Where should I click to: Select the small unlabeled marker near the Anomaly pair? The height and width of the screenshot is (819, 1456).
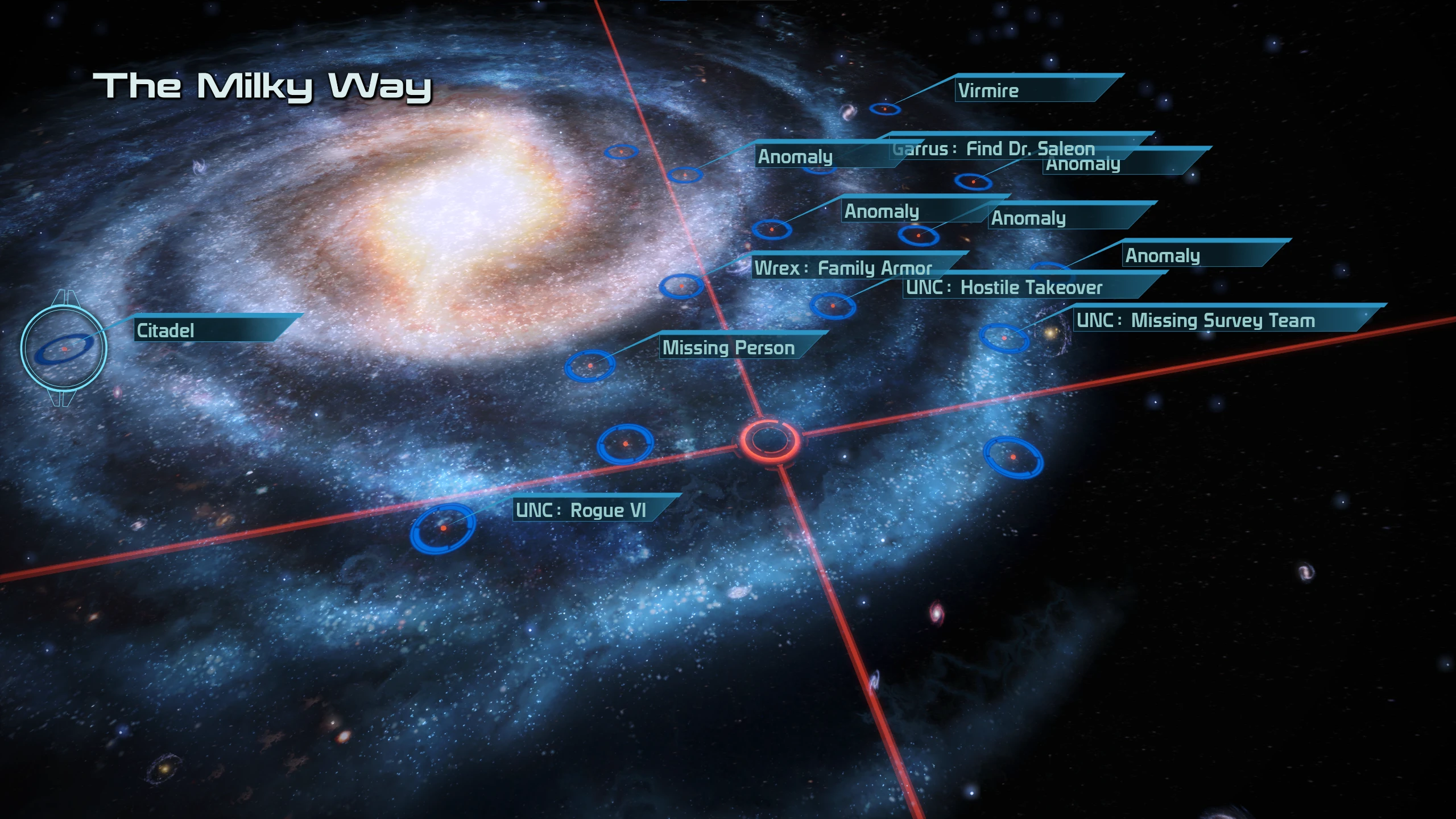(623, 152)
